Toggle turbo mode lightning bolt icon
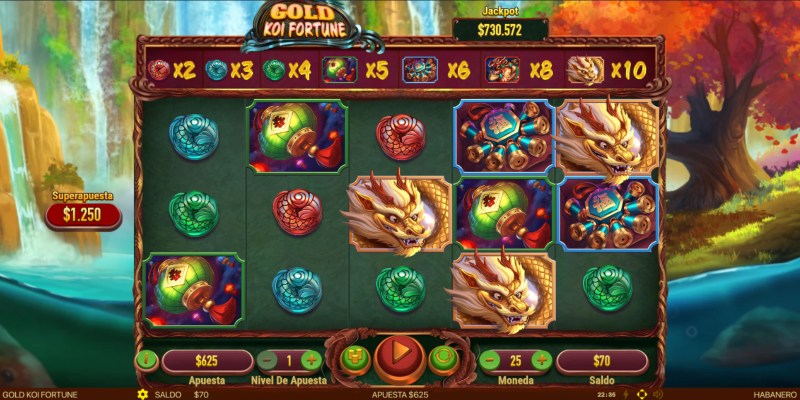The width and height of the screenshot is (800, 400). (x=626, y=394)
